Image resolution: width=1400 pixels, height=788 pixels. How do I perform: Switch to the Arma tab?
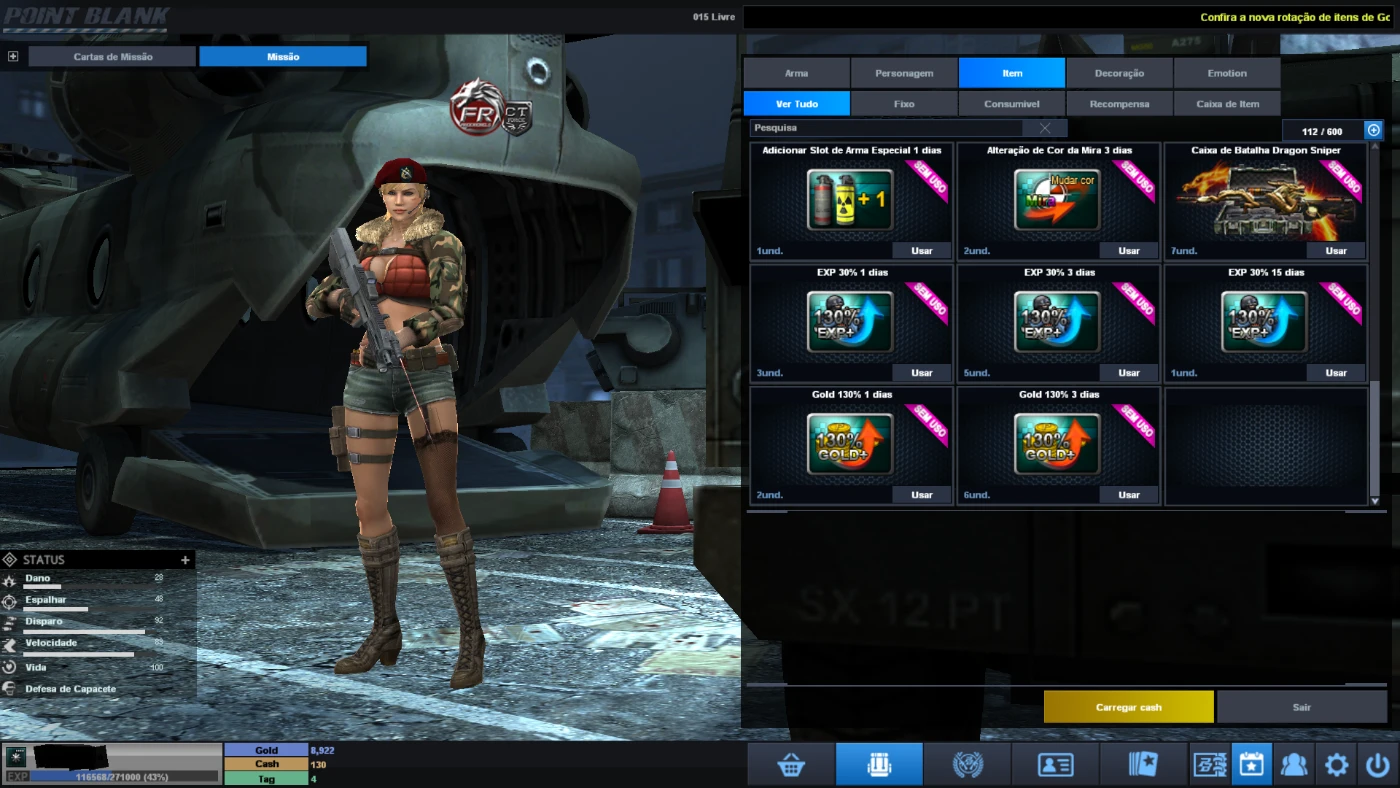pyautogui.click(x=796, y=73)
